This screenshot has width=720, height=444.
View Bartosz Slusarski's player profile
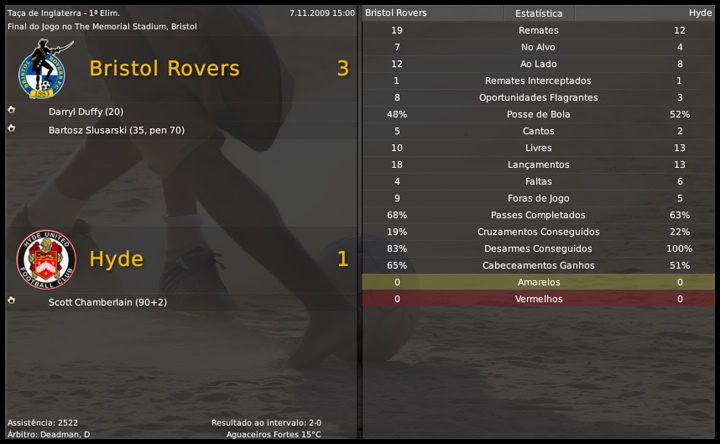point(116,130)
